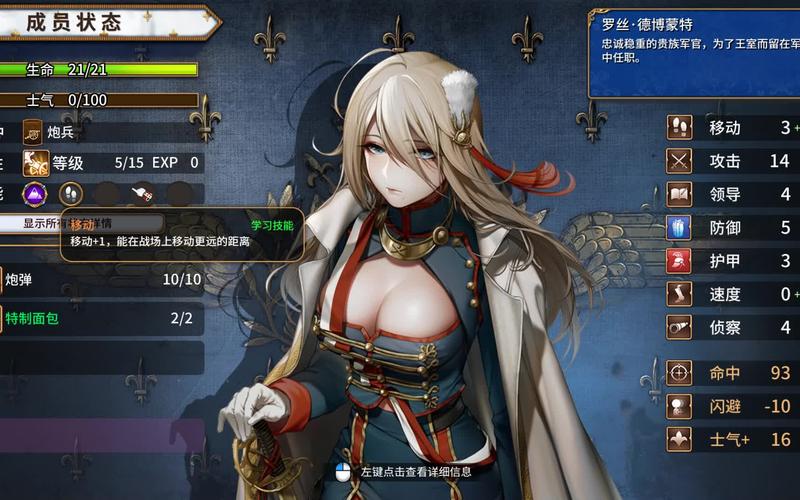This screenshot has width=800, height=500.
Task: Click the 炮兵 artillery class icon
Action: (34, 131)
